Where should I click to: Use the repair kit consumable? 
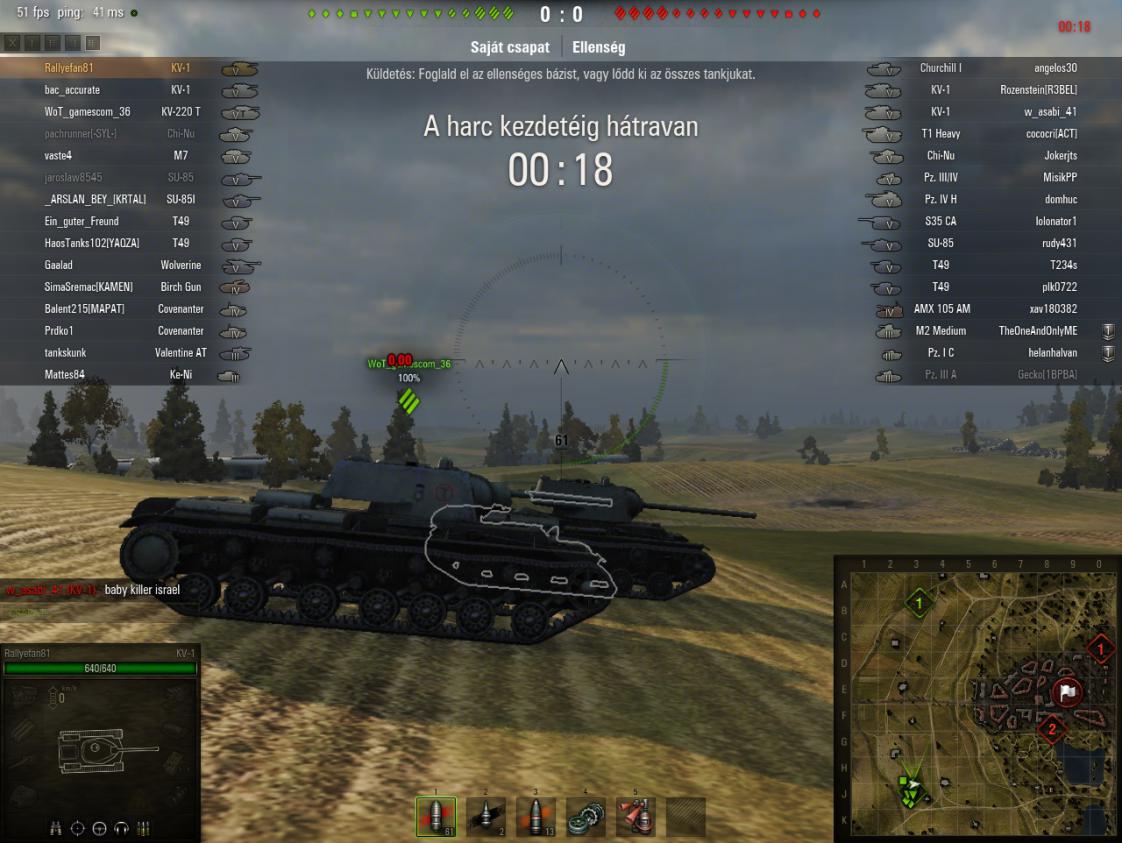coord(586,817)
